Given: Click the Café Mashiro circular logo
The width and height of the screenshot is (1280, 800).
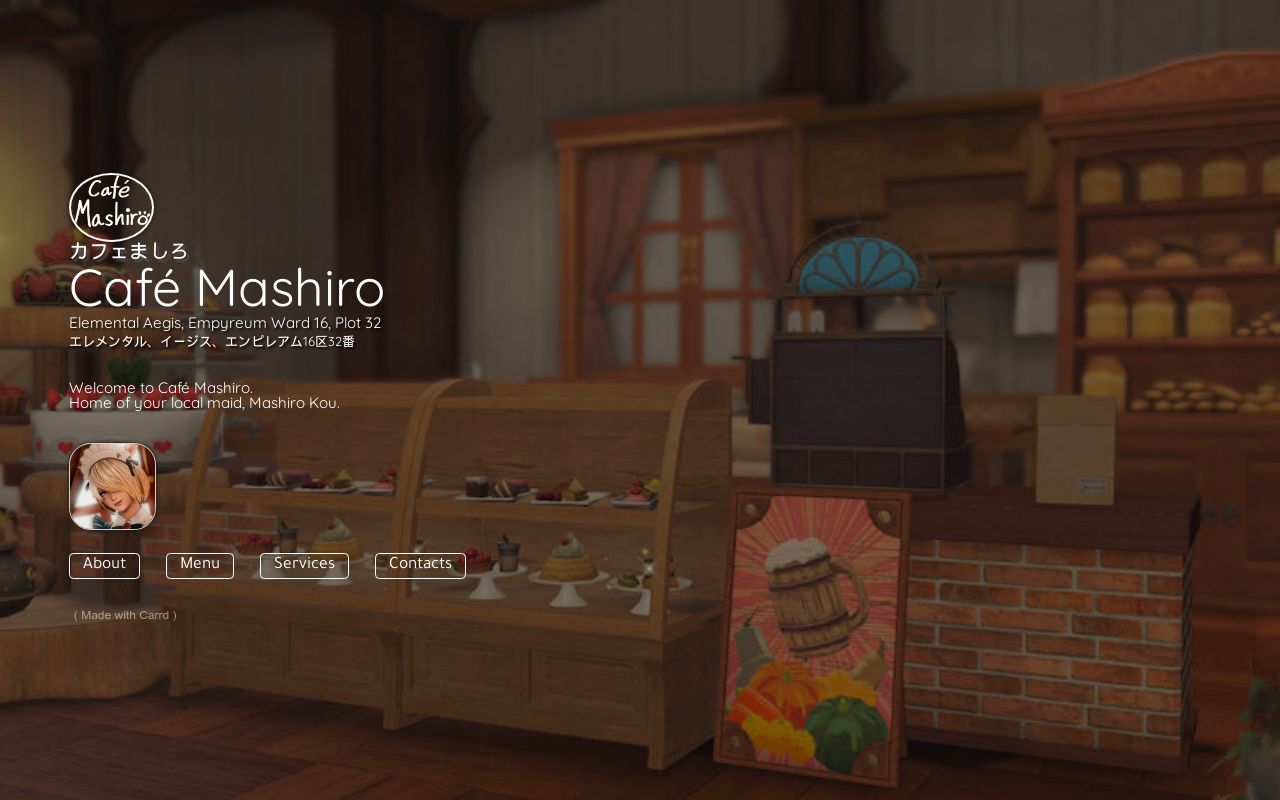Looking at the screenshot, I should pos(111,207).
